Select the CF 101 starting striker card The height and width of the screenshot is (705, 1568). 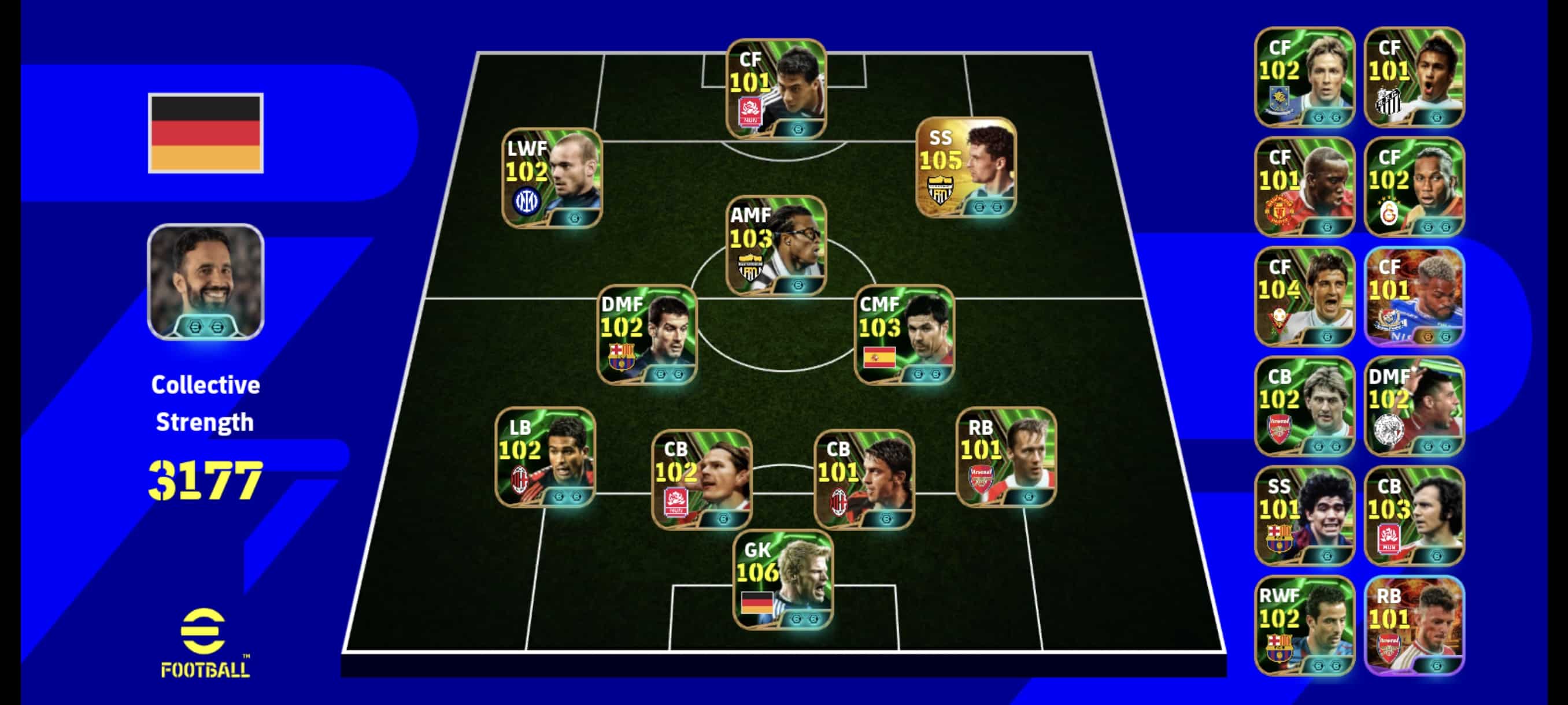[776, 89]
